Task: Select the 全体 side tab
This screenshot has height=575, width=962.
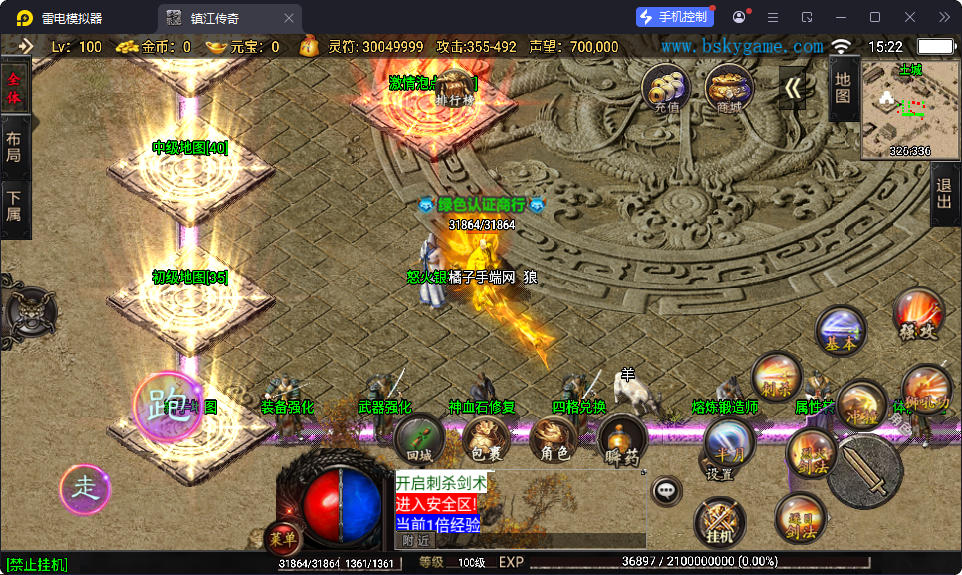Action: coord(14,88)
